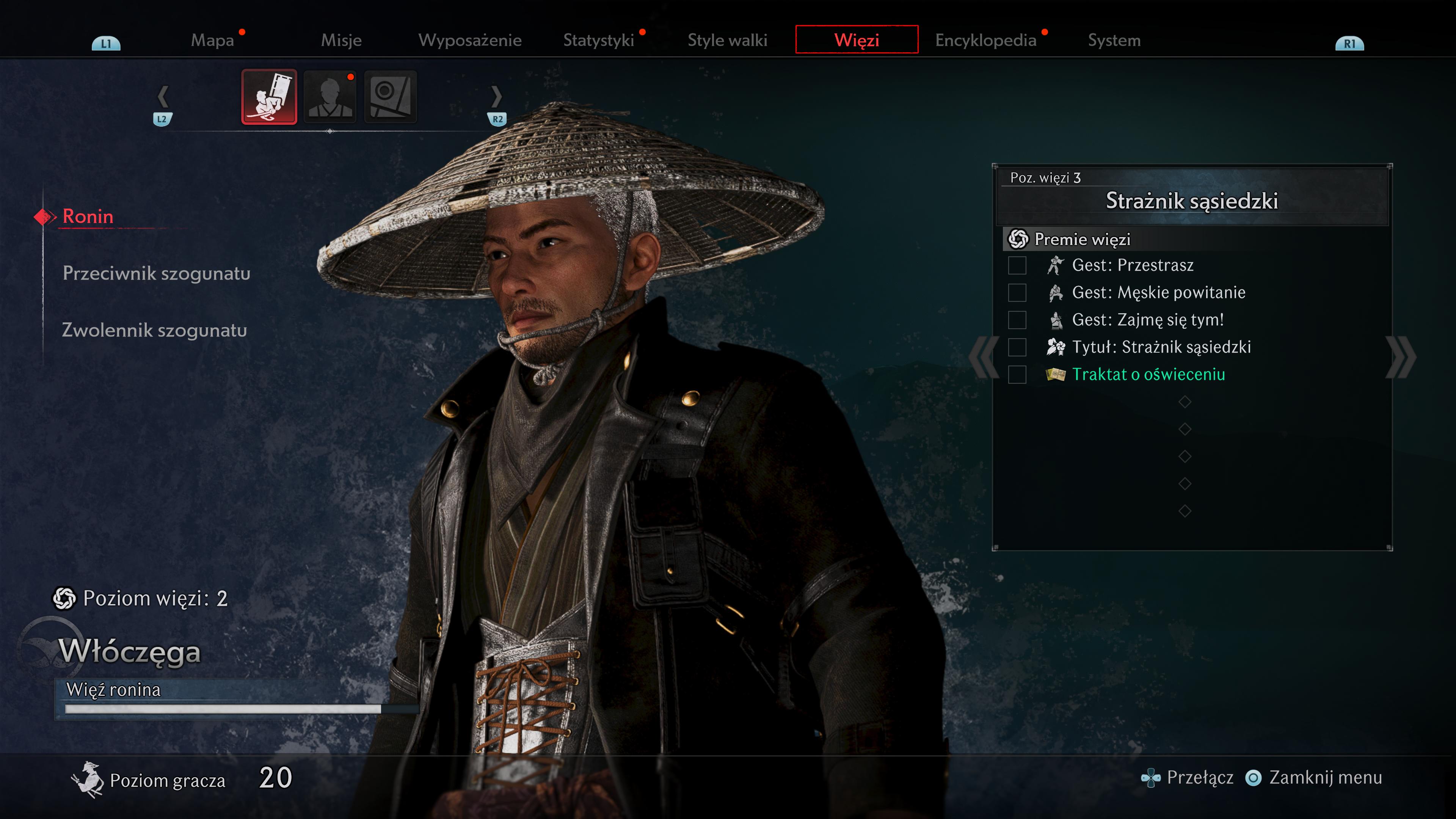Switch to the System tab
This screenshot has height=819, width=1456.
pos(1114,40)
